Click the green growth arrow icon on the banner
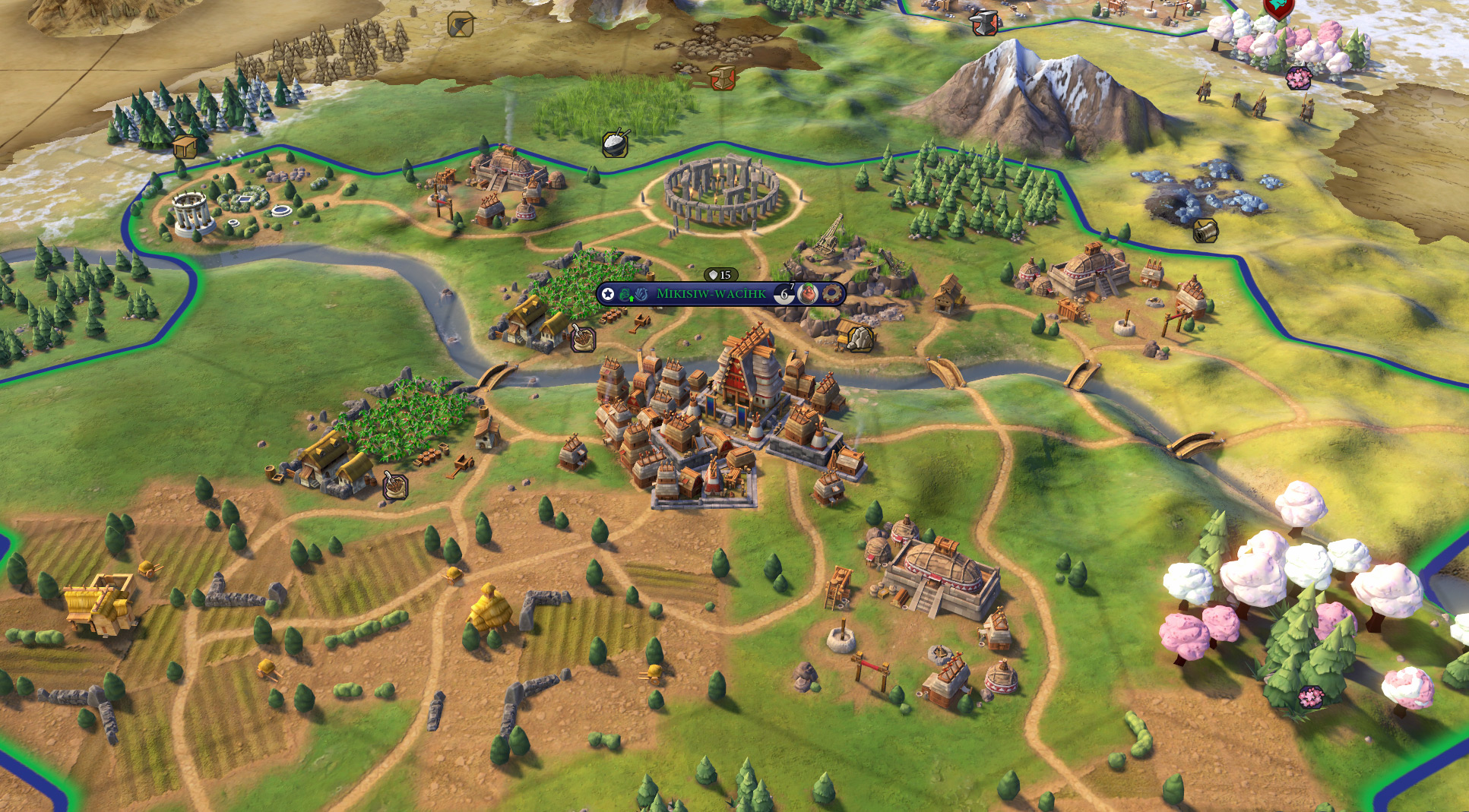The width and height of the screenshot is (1469, 812). click(632, 299)
